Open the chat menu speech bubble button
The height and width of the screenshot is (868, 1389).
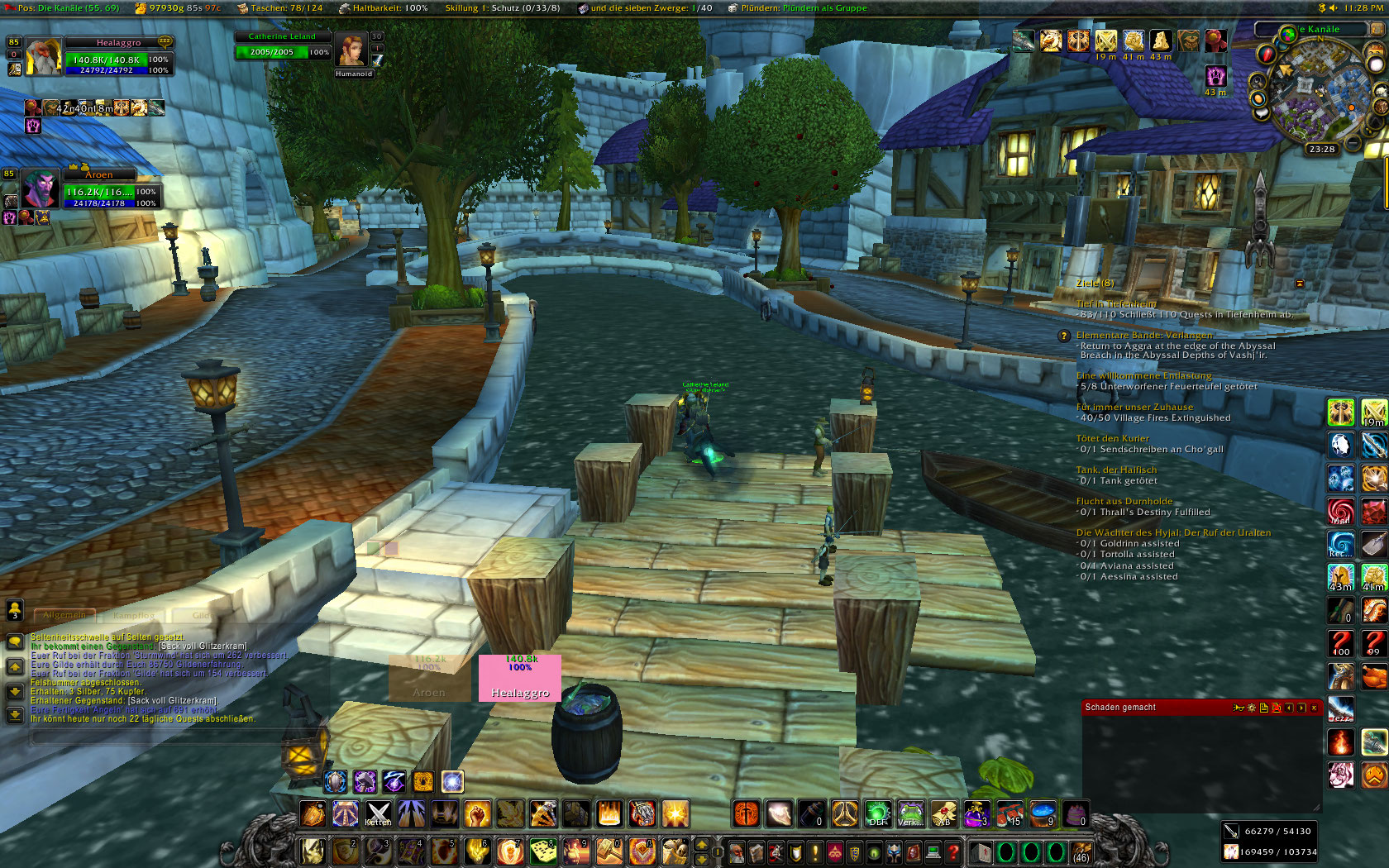[x=15, y=641]
